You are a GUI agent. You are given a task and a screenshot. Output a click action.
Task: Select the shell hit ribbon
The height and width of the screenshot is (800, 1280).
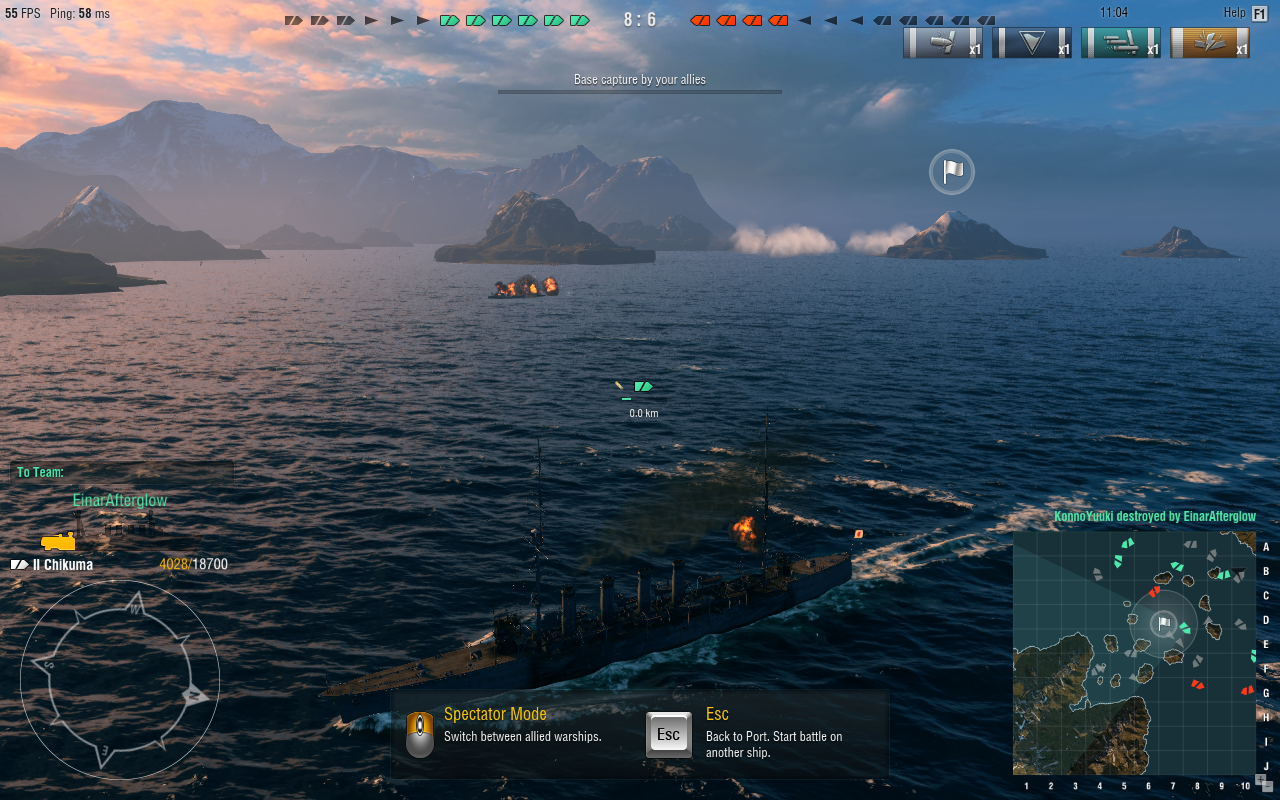(943, 43)
